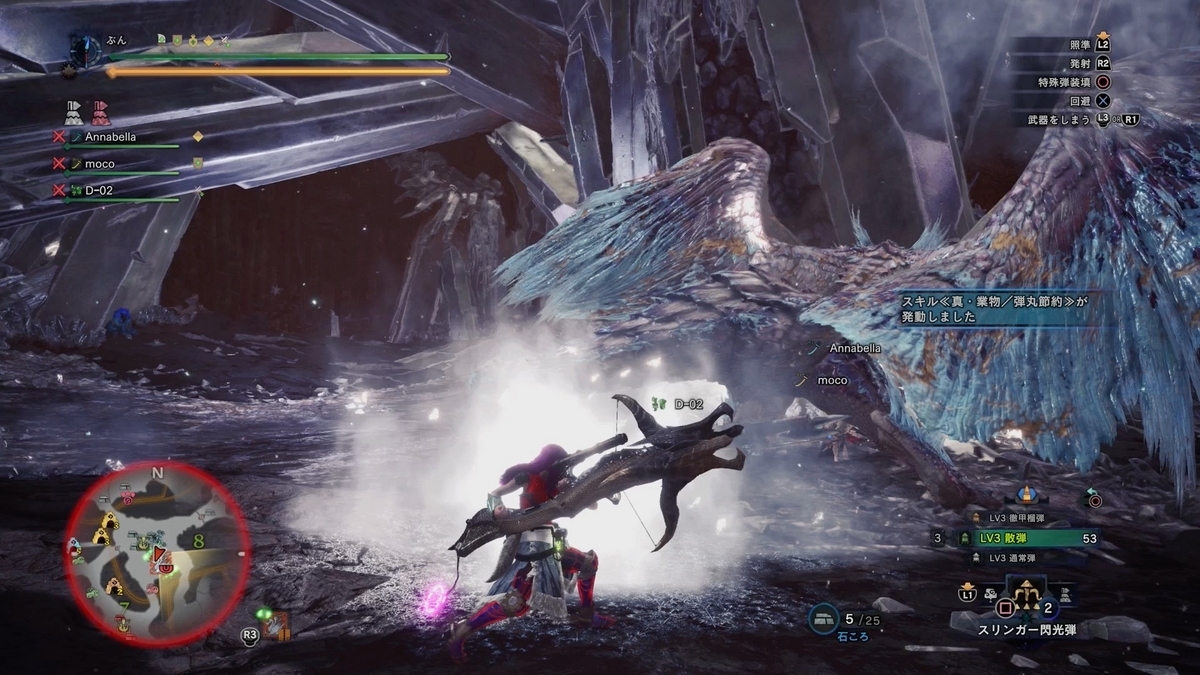Viewport: 1200px width, 675px height.
Task: Click the day-night clock dial icon
Action: pos(85,47)
